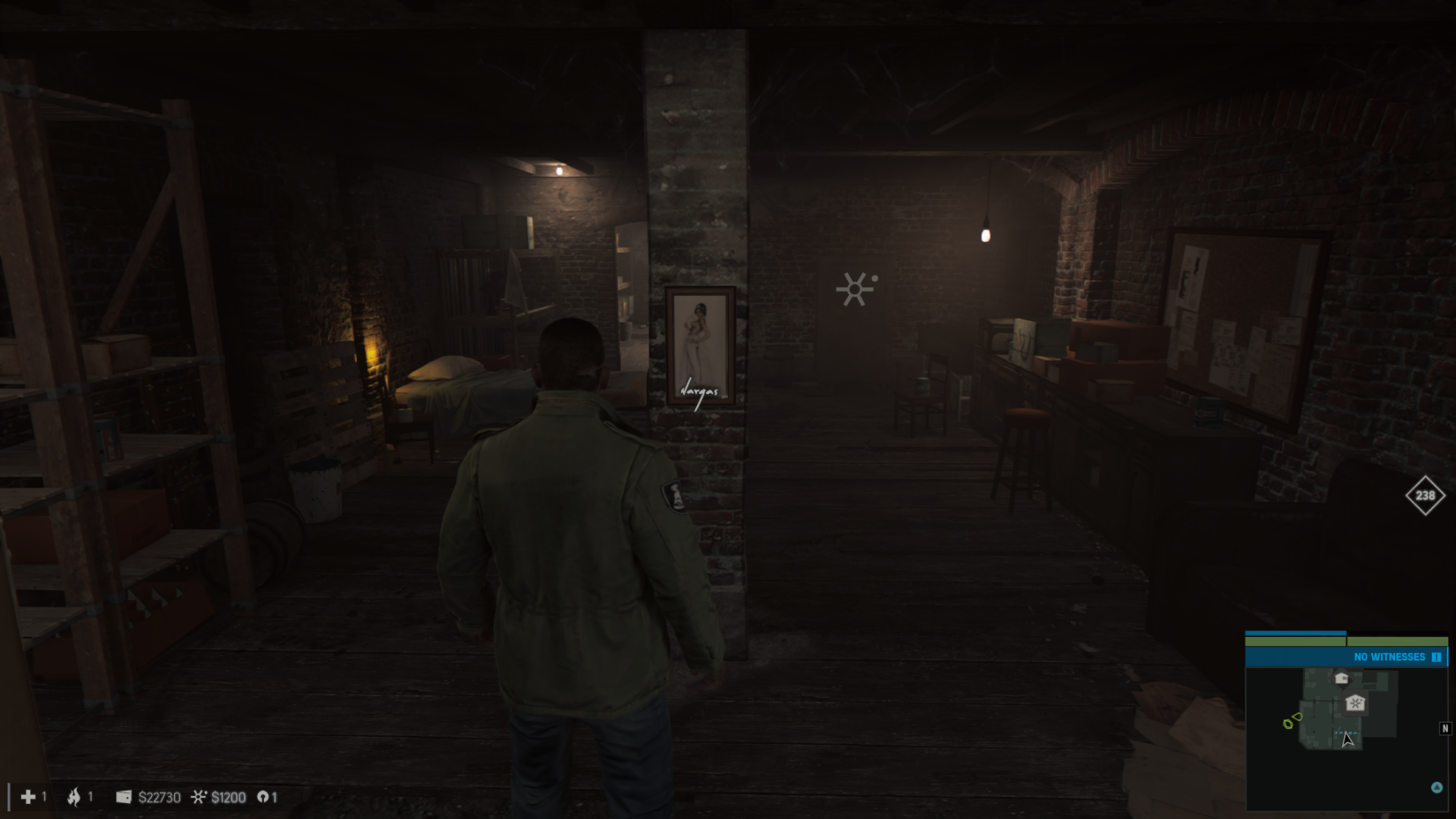This screenshot has height=819, width=1456.
Task: Click the safe icon beside $1200
Action: [x=200, y=796]
